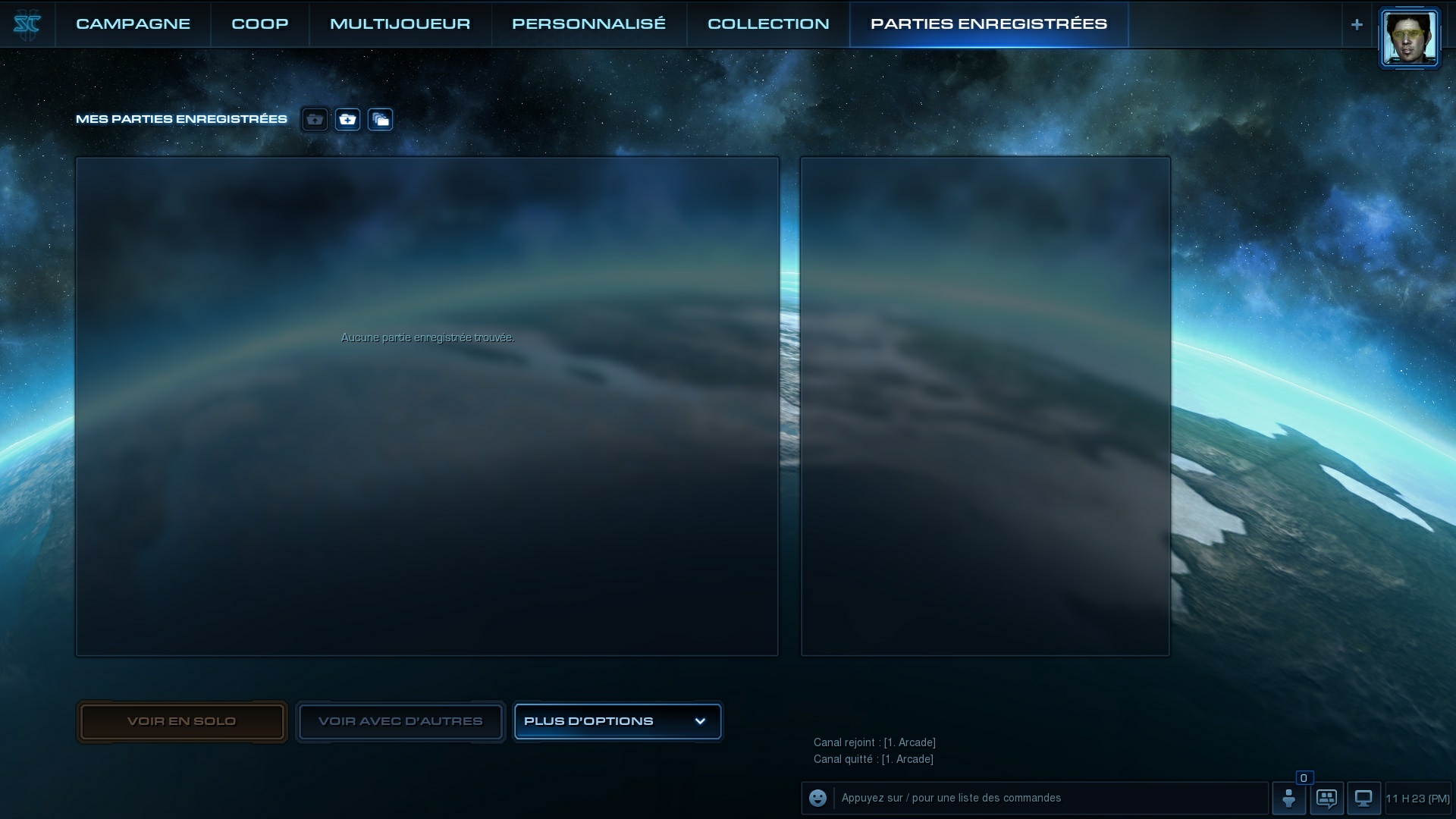Click the plus button beside the portrait
Screen dimensions: 1456x819
point(1357,24)
